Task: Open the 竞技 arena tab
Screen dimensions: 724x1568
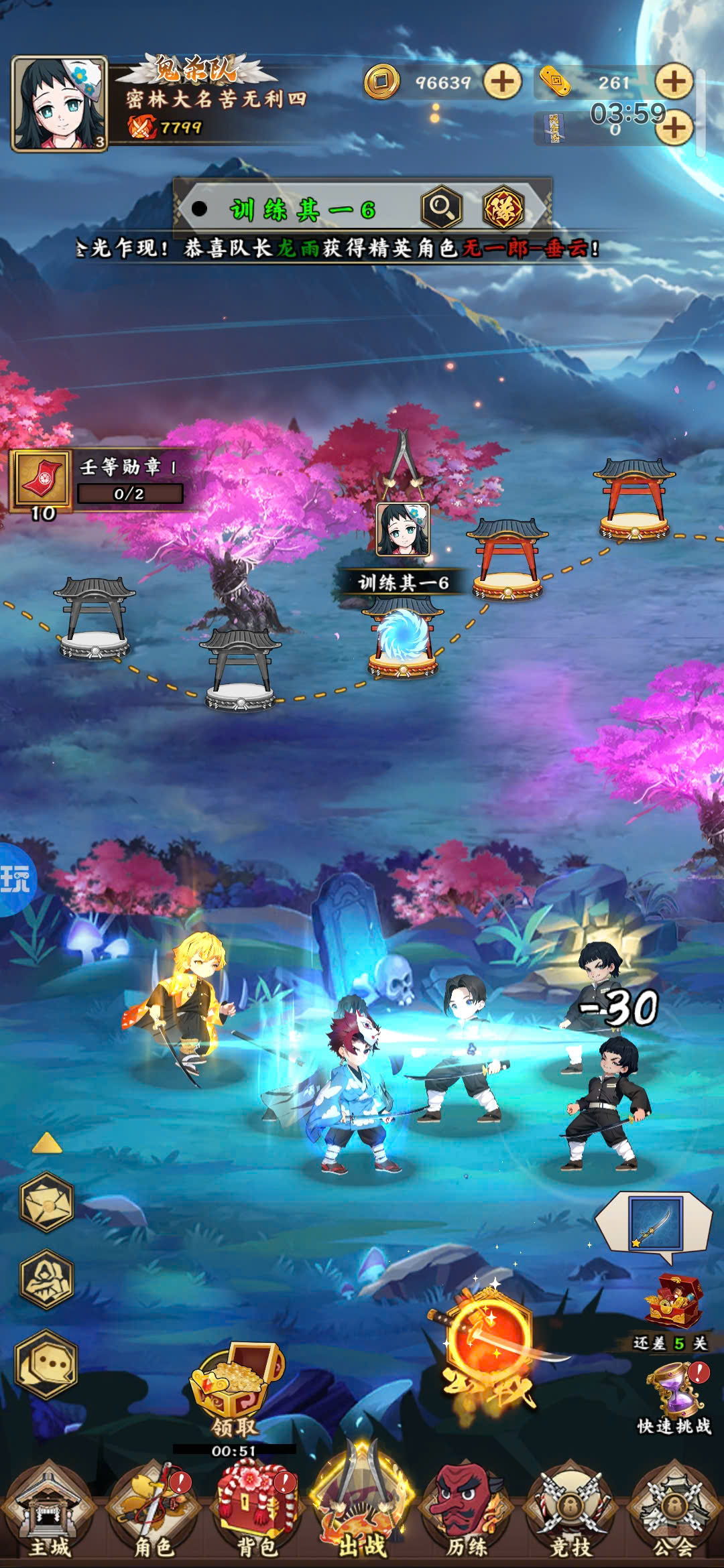Action: [570, 1514]
